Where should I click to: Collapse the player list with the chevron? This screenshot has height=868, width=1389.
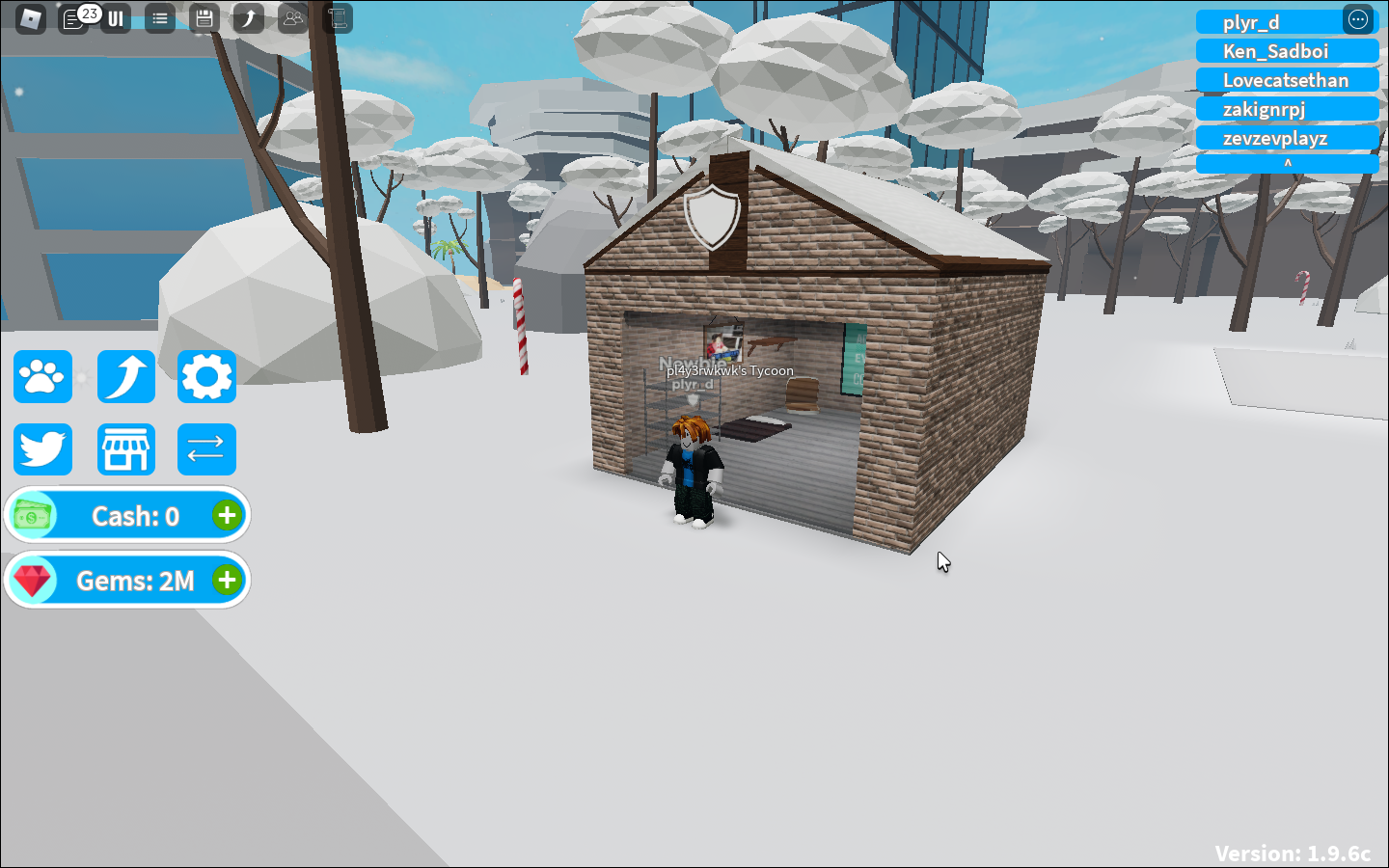pyautogui.click(x=1288, y=164)
